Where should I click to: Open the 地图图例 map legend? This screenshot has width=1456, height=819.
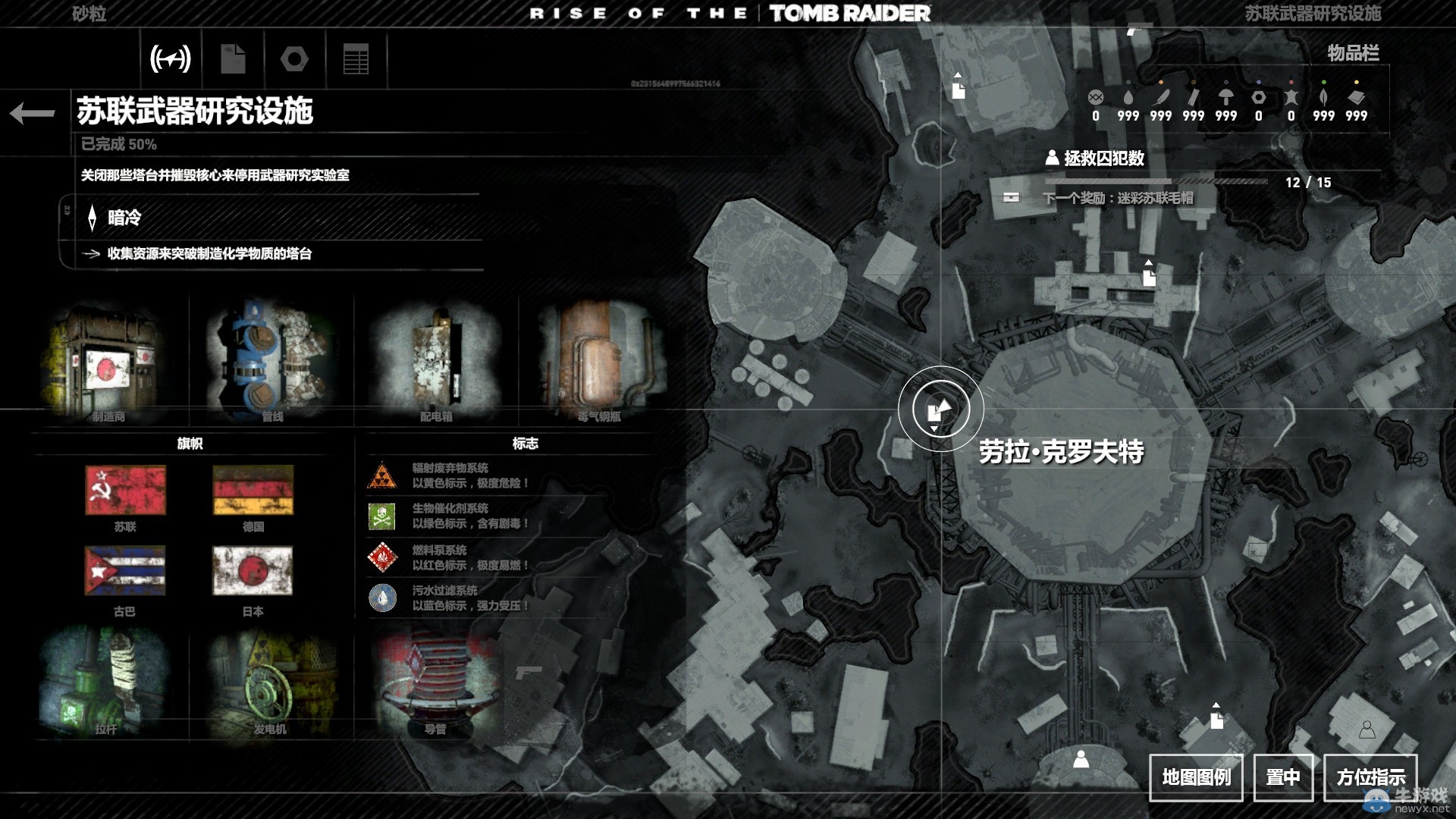[1196, 777]
